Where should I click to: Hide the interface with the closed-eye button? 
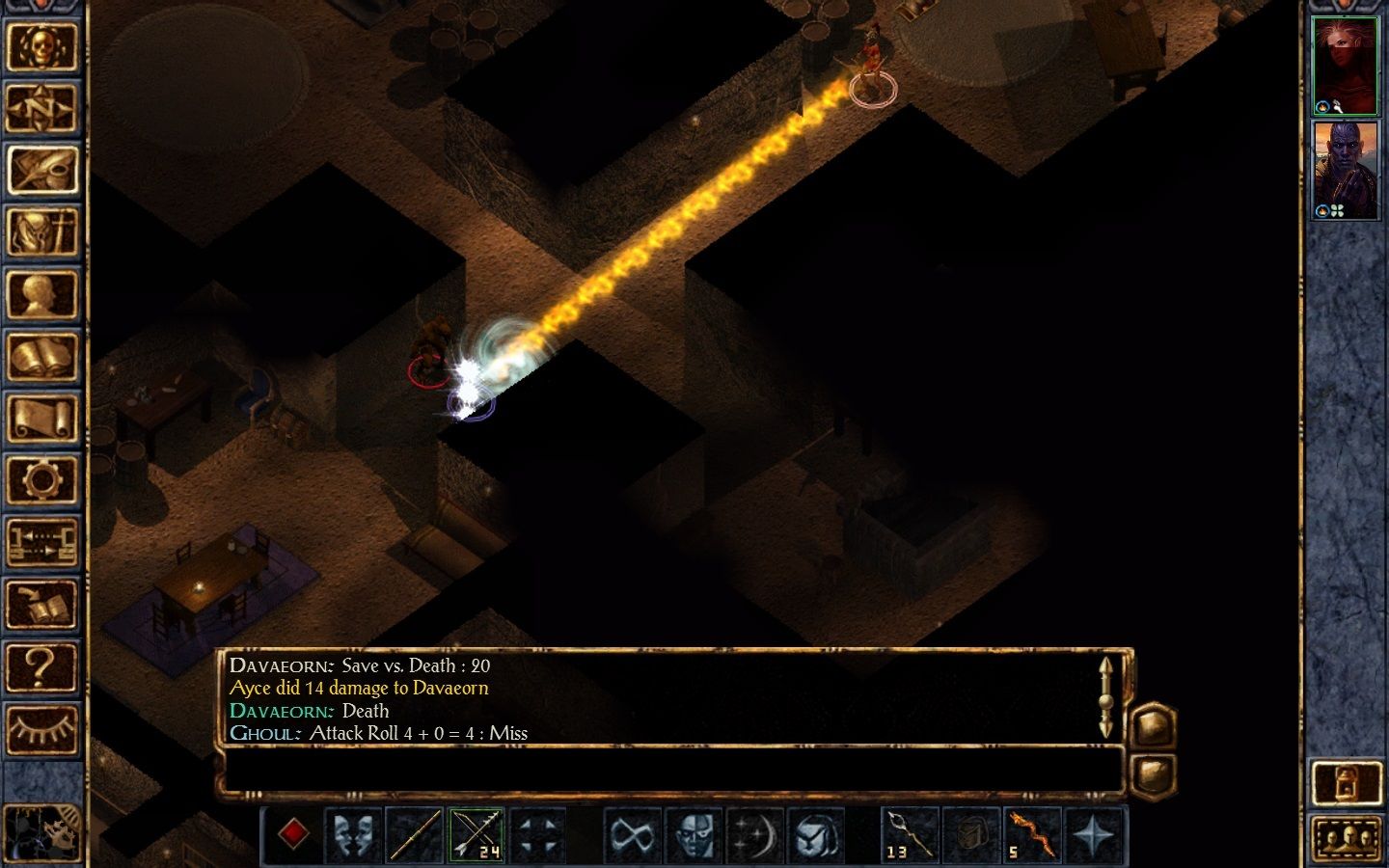pos(43,728)
